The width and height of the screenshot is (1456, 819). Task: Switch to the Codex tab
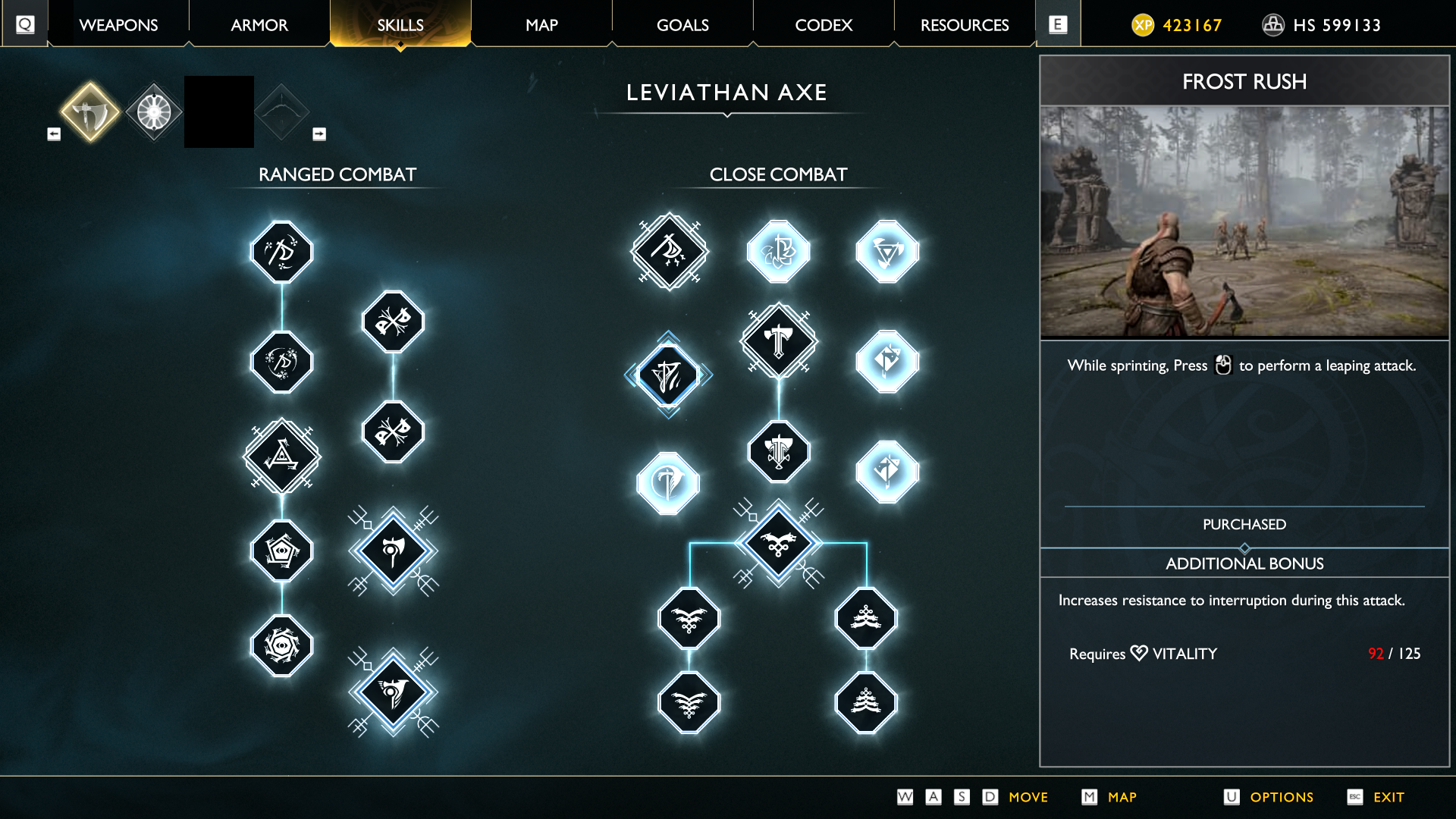point(824,25)
